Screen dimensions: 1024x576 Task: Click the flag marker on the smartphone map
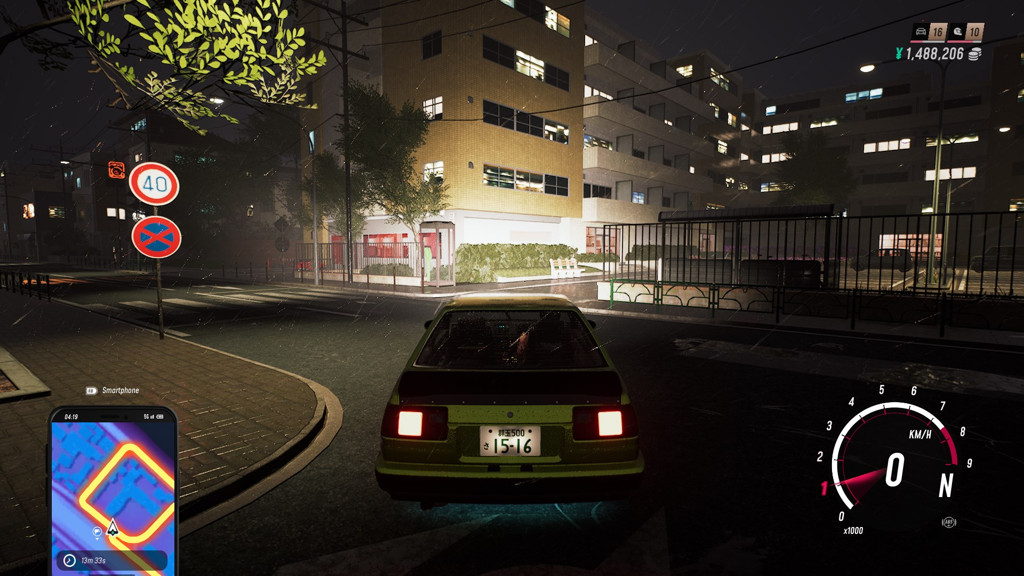[96, 531]
